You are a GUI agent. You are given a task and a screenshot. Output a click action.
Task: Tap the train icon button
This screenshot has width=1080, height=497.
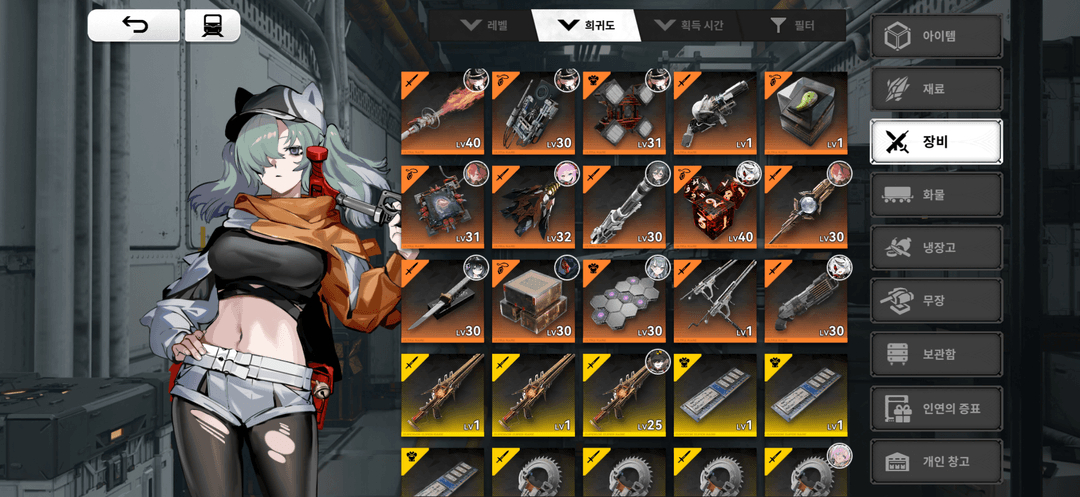[x=212, y=26]
